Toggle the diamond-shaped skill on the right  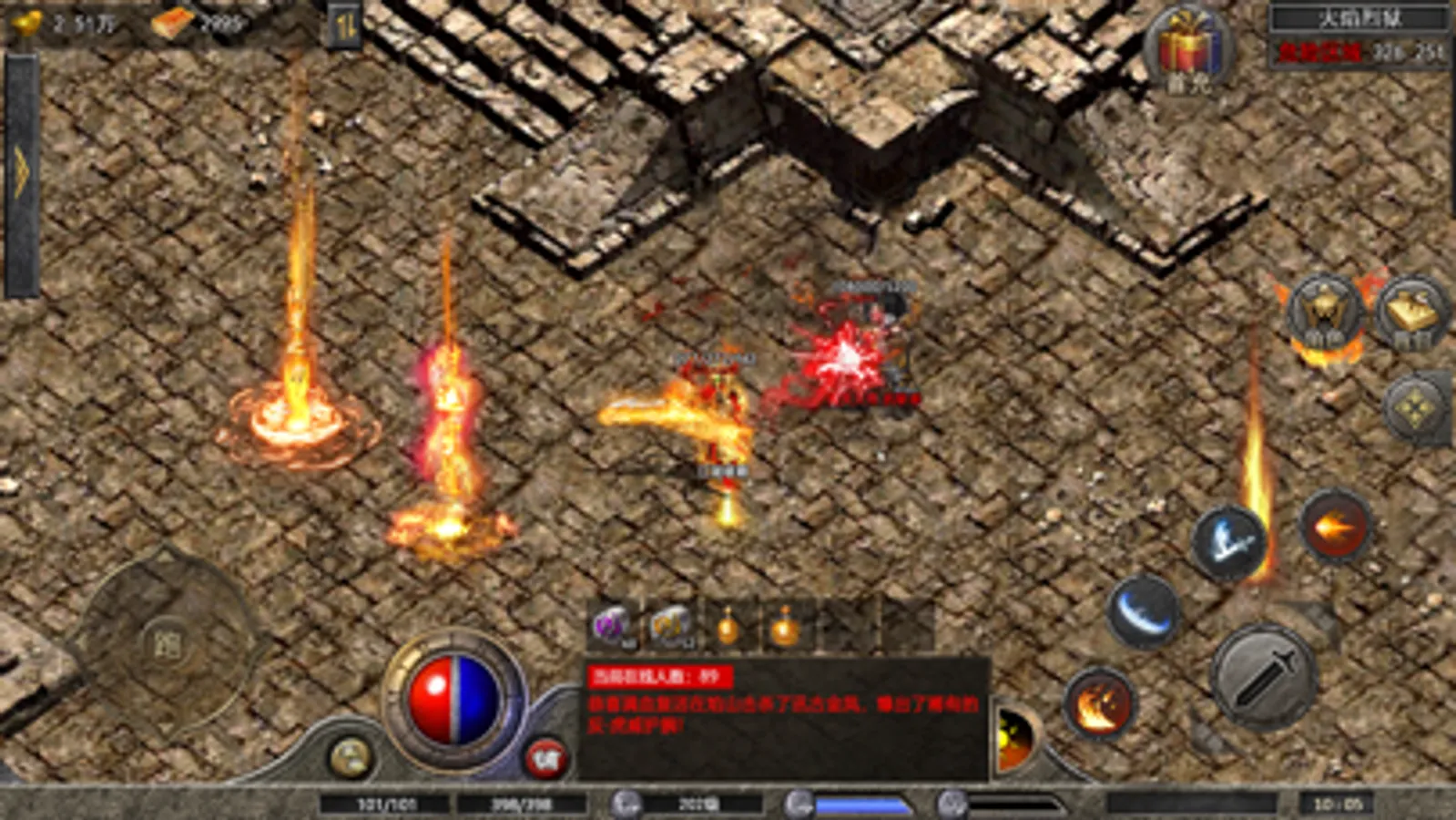[1418, 401]
